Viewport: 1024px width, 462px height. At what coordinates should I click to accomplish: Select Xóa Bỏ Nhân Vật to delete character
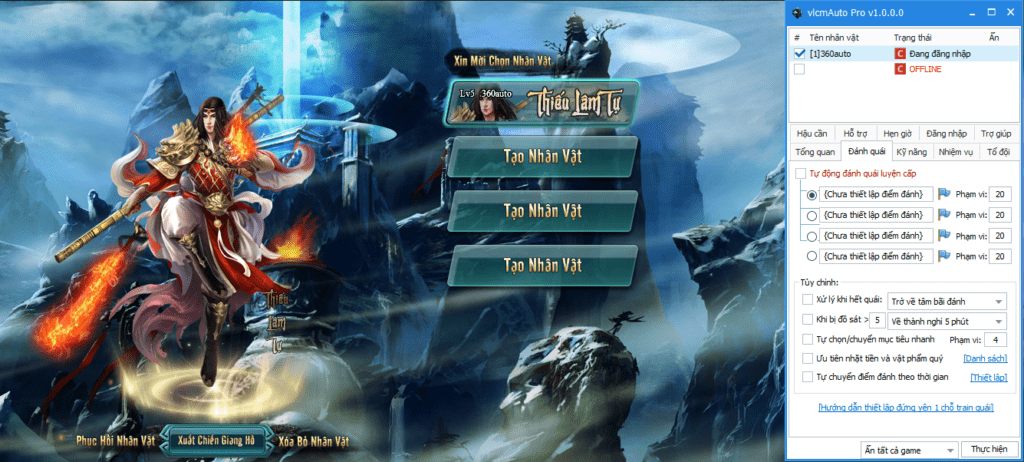coord(313,440)
